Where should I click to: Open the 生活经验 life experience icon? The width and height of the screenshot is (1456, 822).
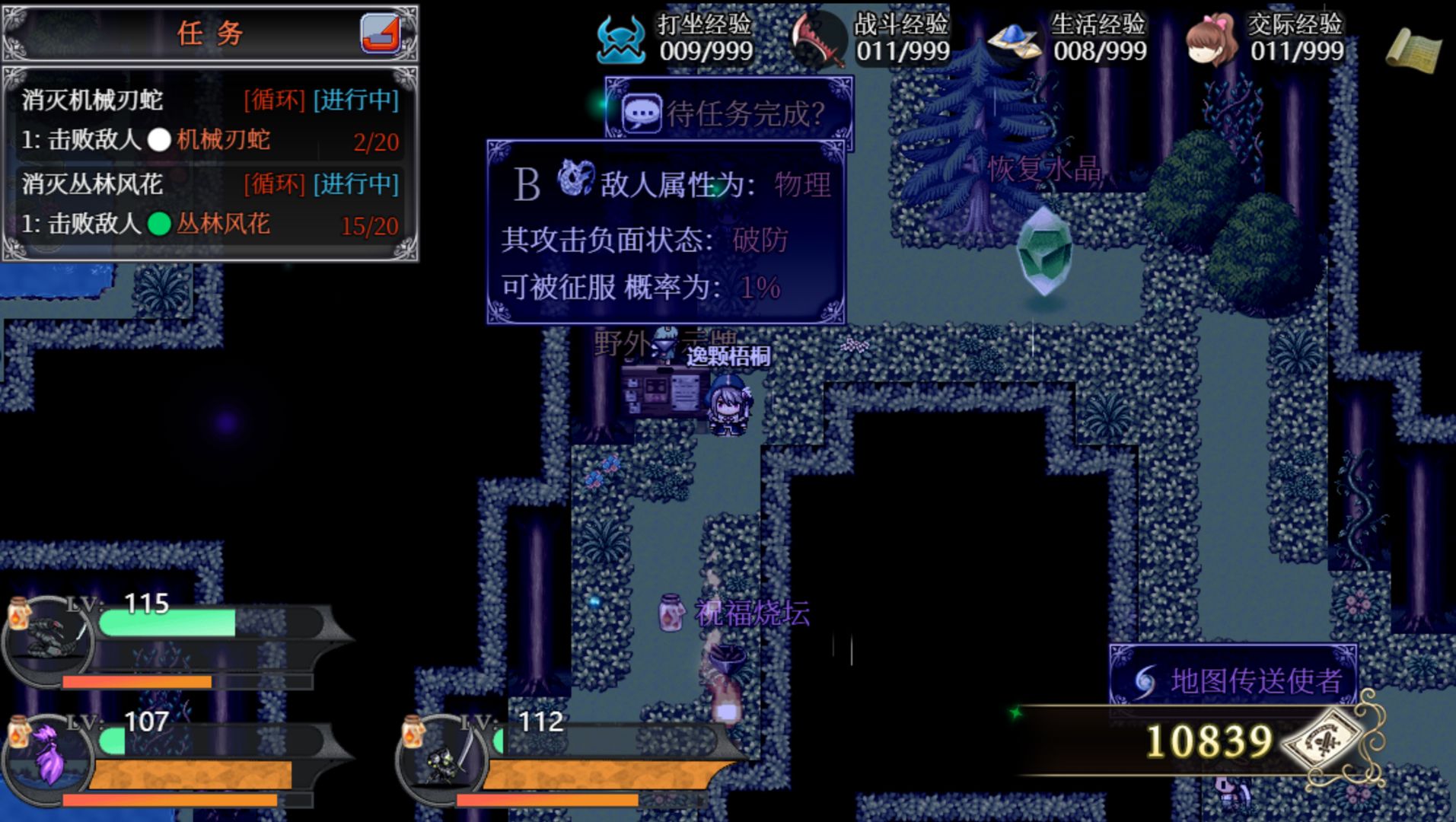click(1015, 39)
